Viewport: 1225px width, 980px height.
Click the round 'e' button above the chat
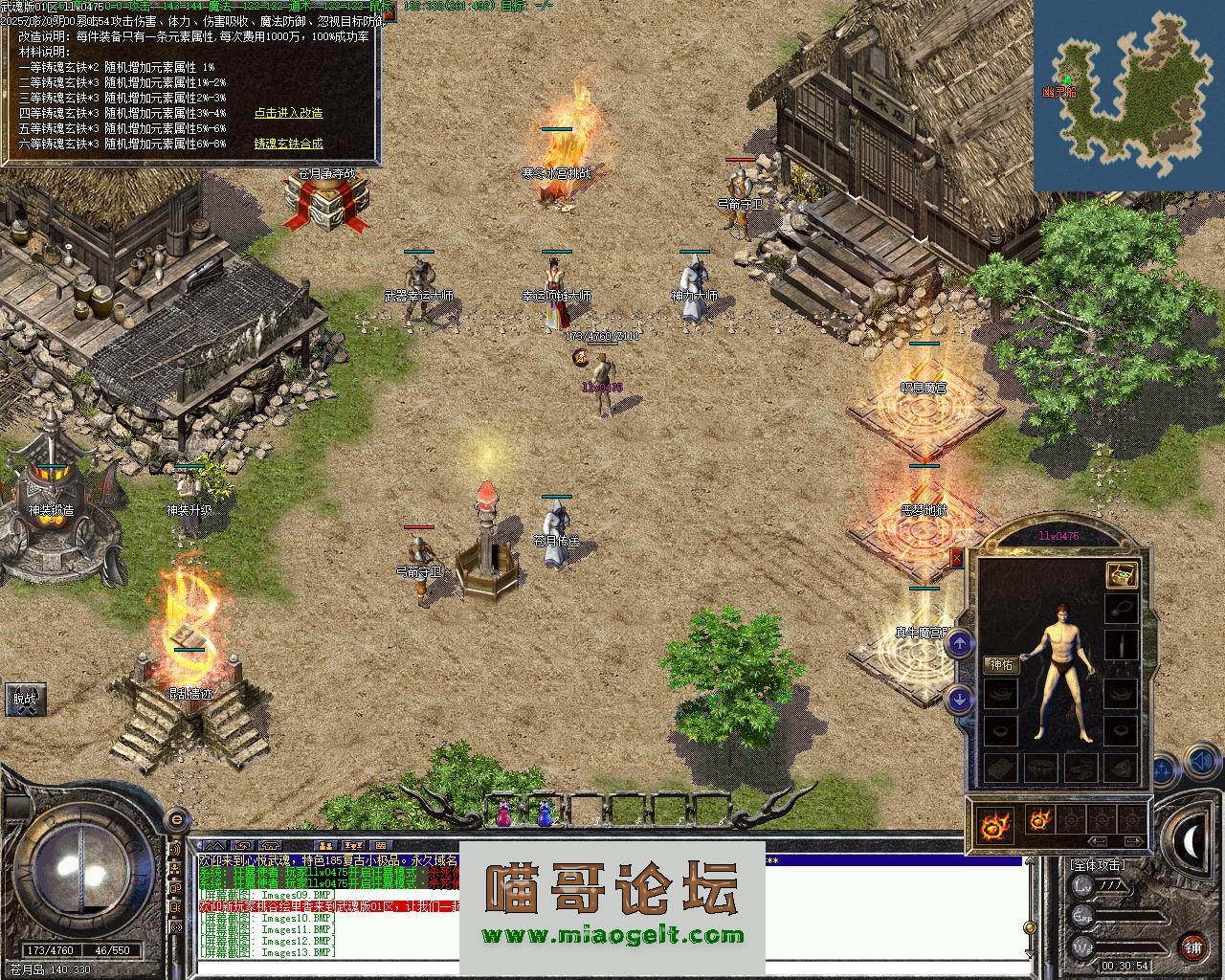176,820
